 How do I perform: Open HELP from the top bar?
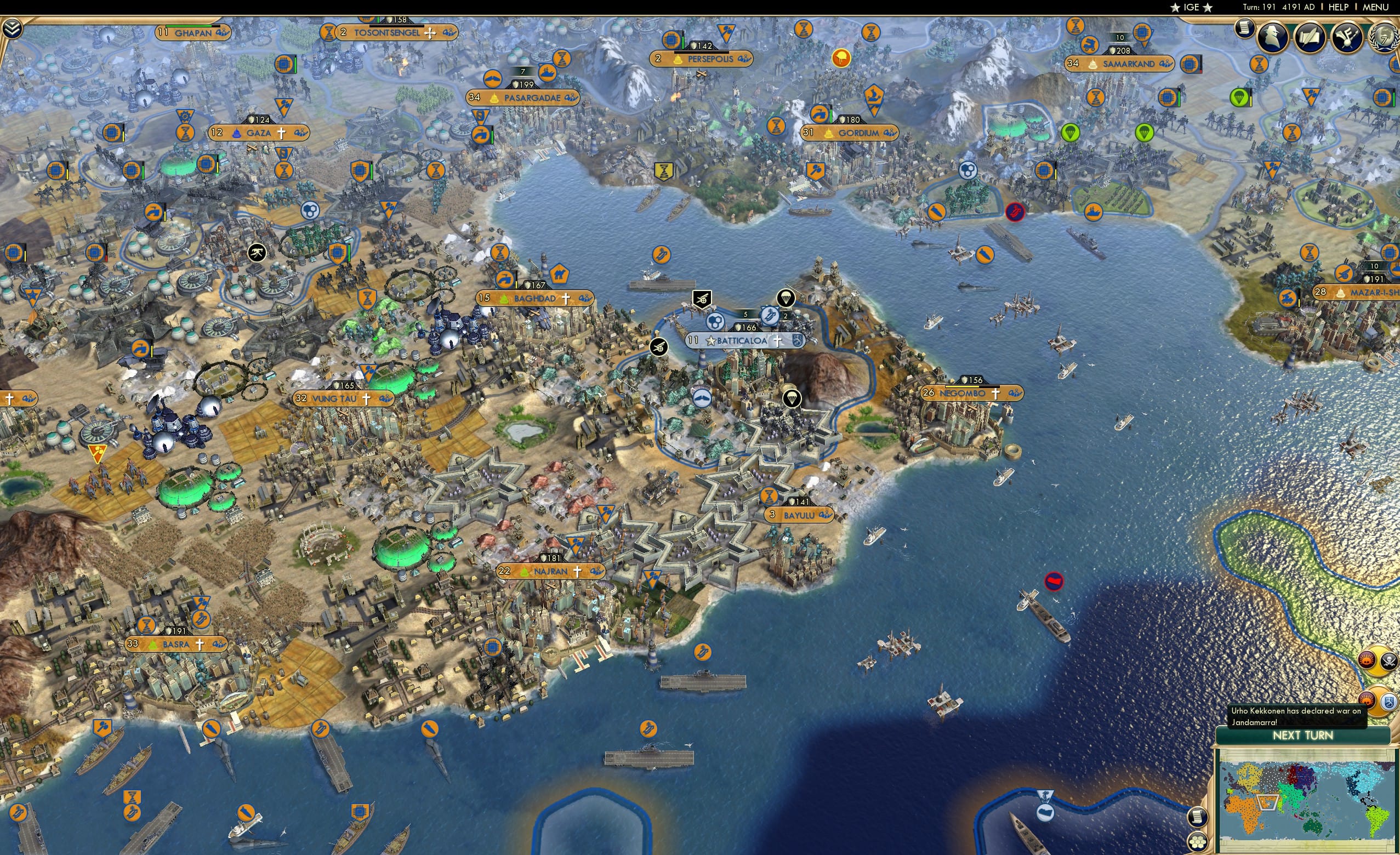pos(1339,7)
